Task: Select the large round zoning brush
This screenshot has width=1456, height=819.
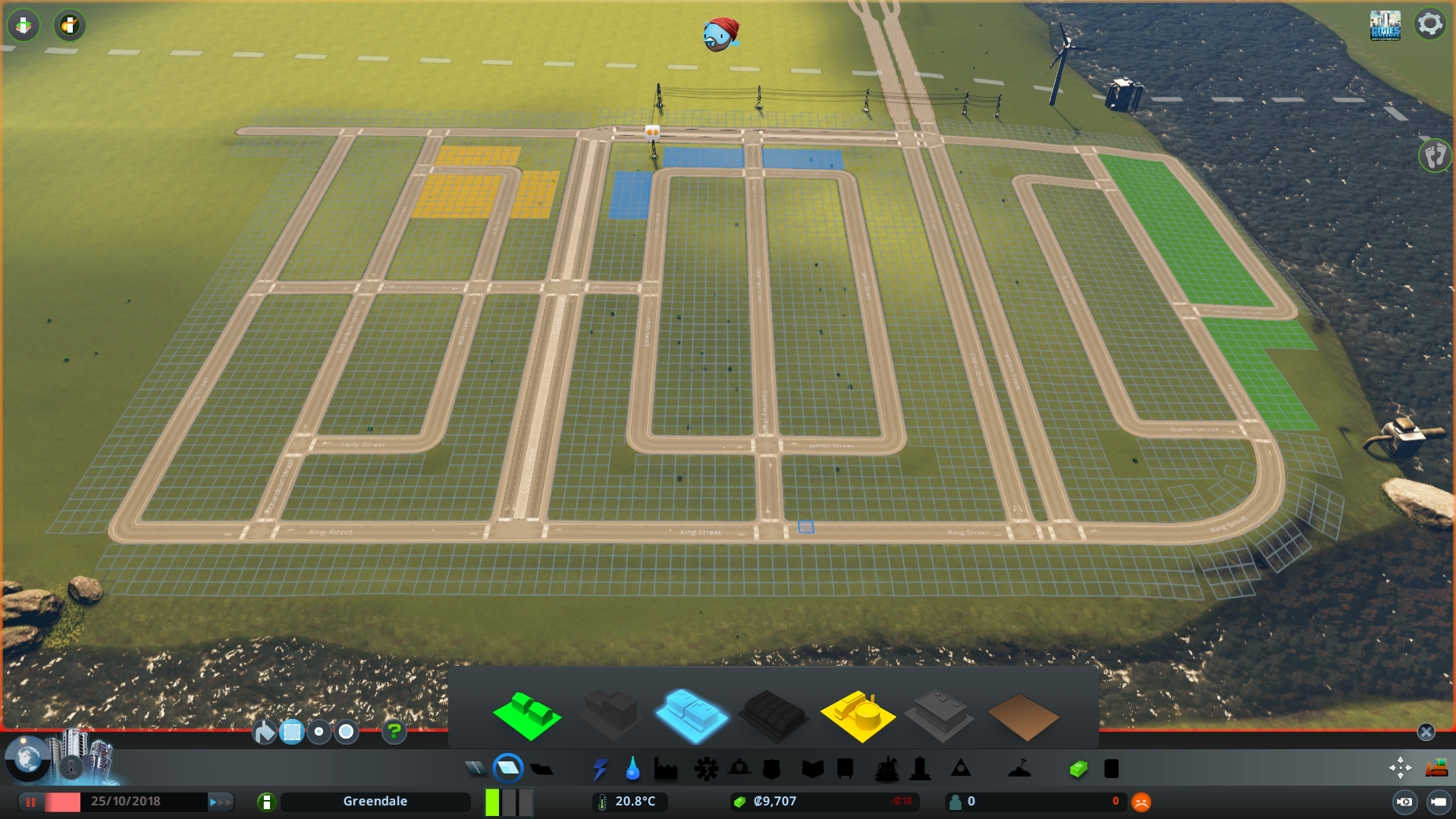Action: coord(346,732)
